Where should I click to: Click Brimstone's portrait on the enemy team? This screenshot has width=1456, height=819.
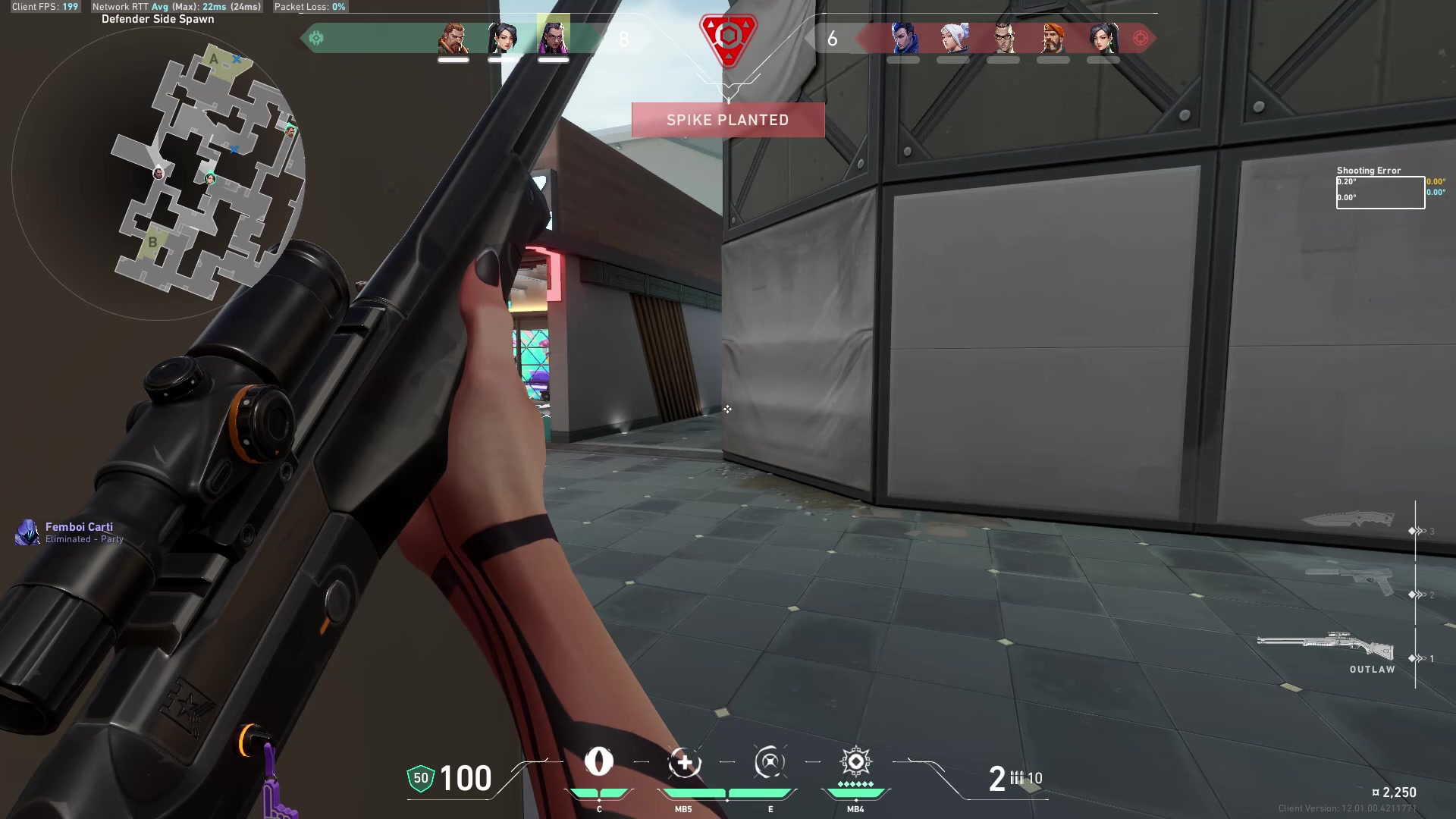point(1053,38)
